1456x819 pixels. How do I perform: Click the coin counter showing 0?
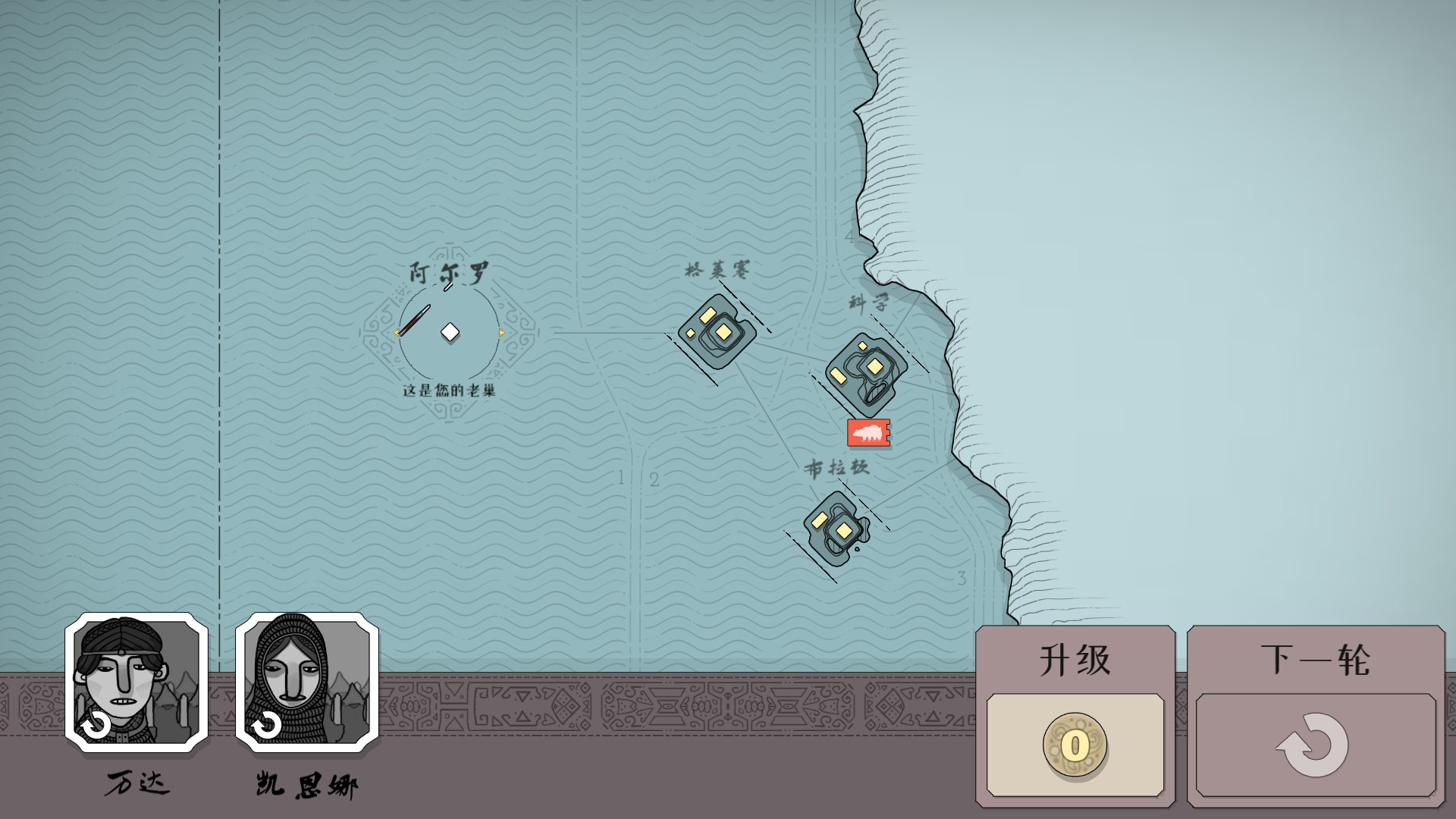point(1075,744)
